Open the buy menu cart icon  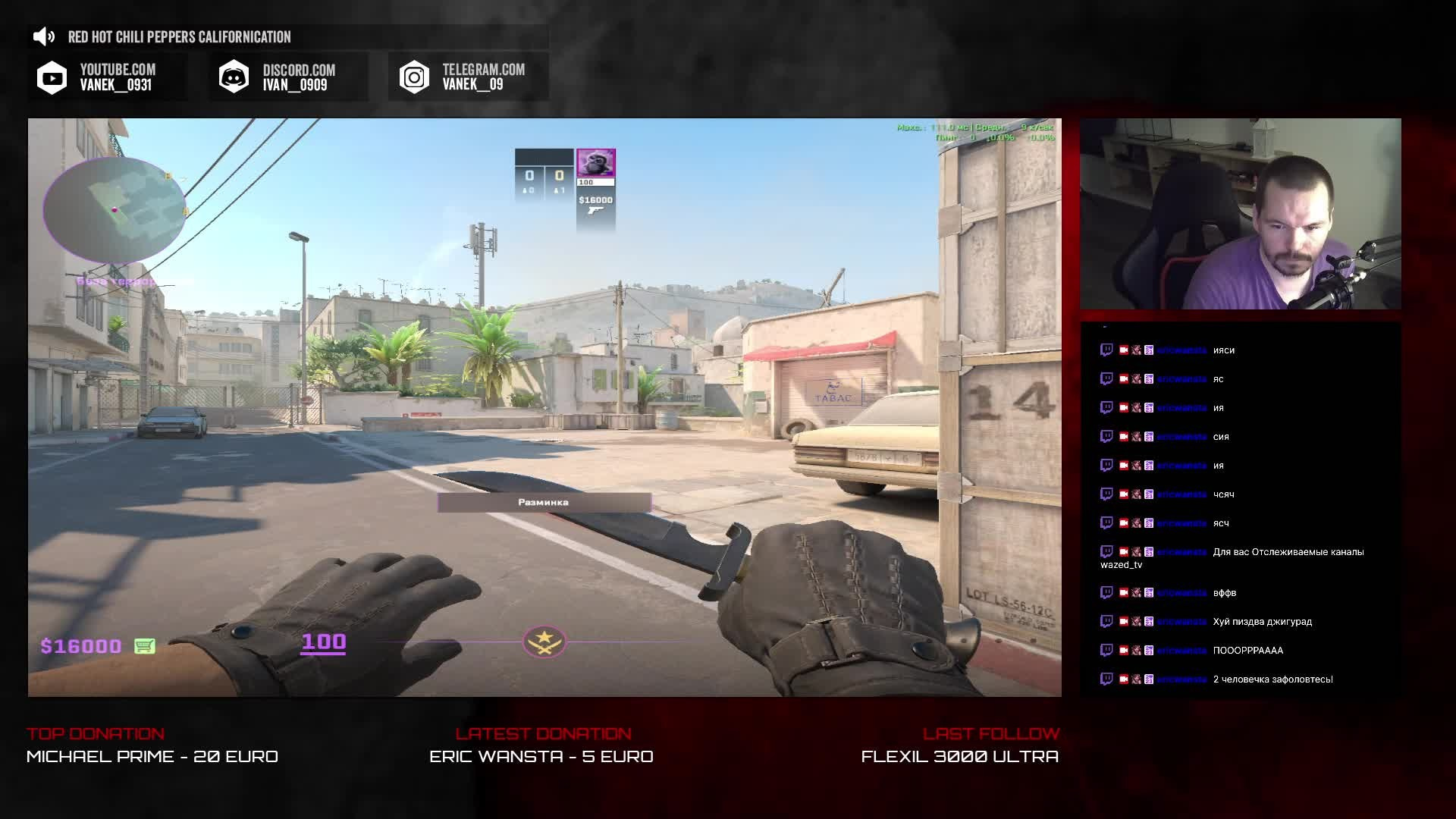click(x=144, y=646)
